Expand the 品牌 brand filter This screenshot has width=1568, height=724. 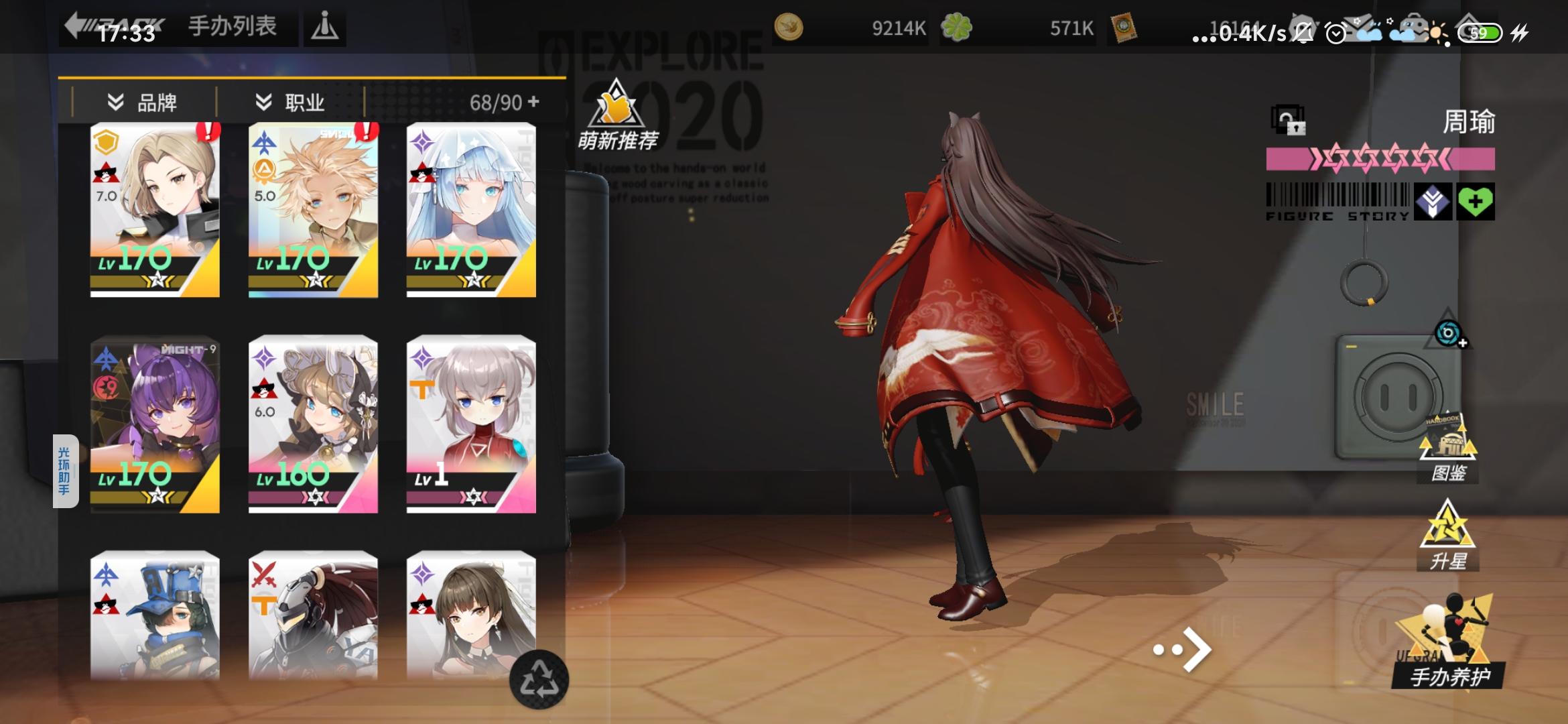[x=144, y=101]
